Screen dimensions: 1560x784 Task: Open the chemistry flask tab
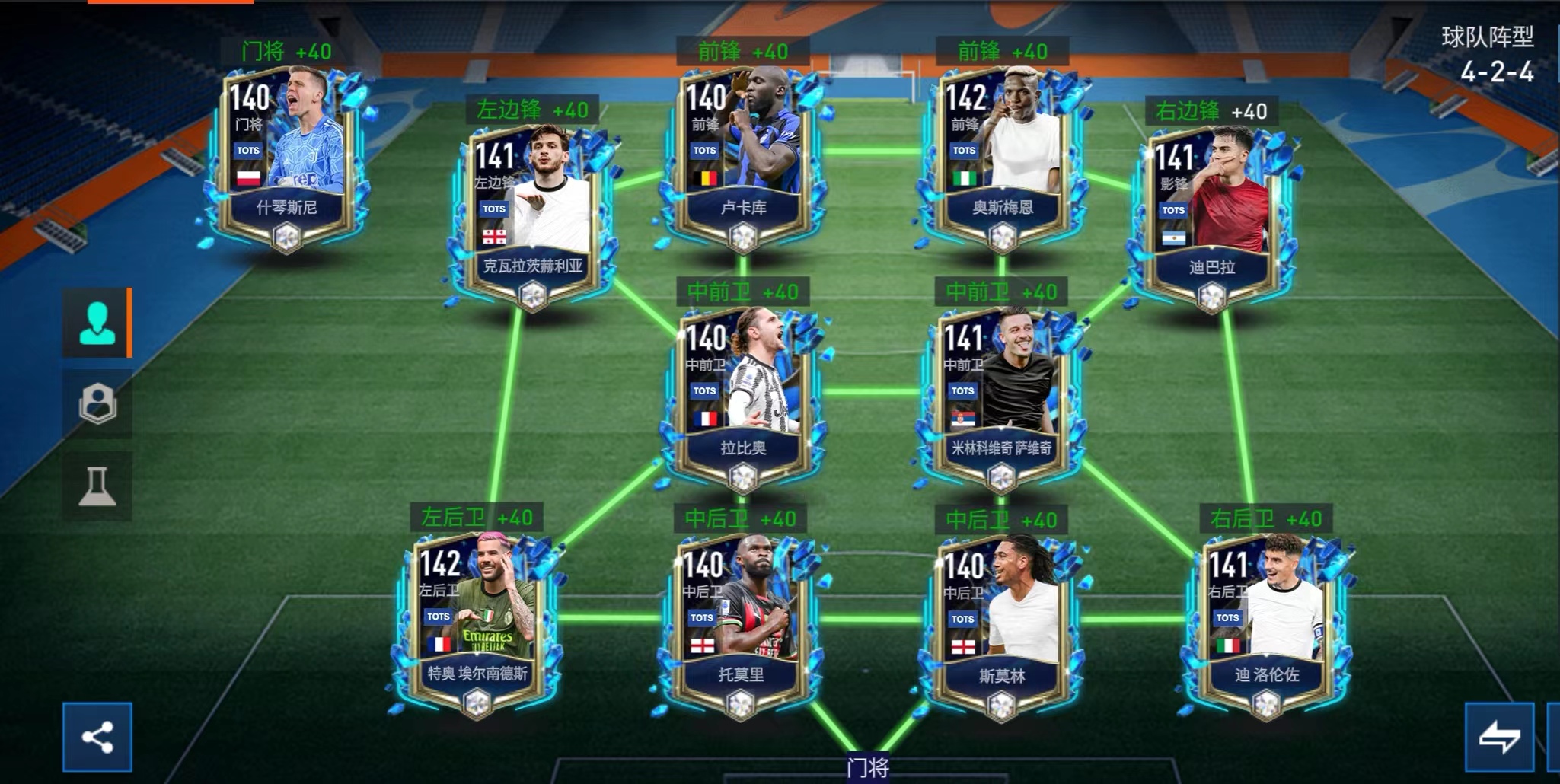pos(97,486)
